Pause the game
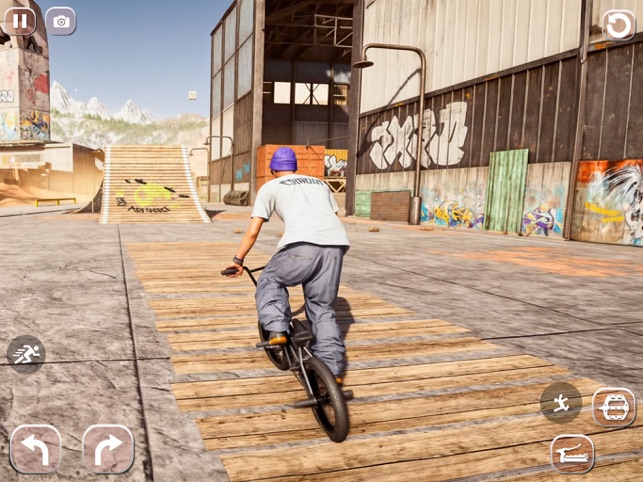Screen dimensions: 643x482 (20, 21)
